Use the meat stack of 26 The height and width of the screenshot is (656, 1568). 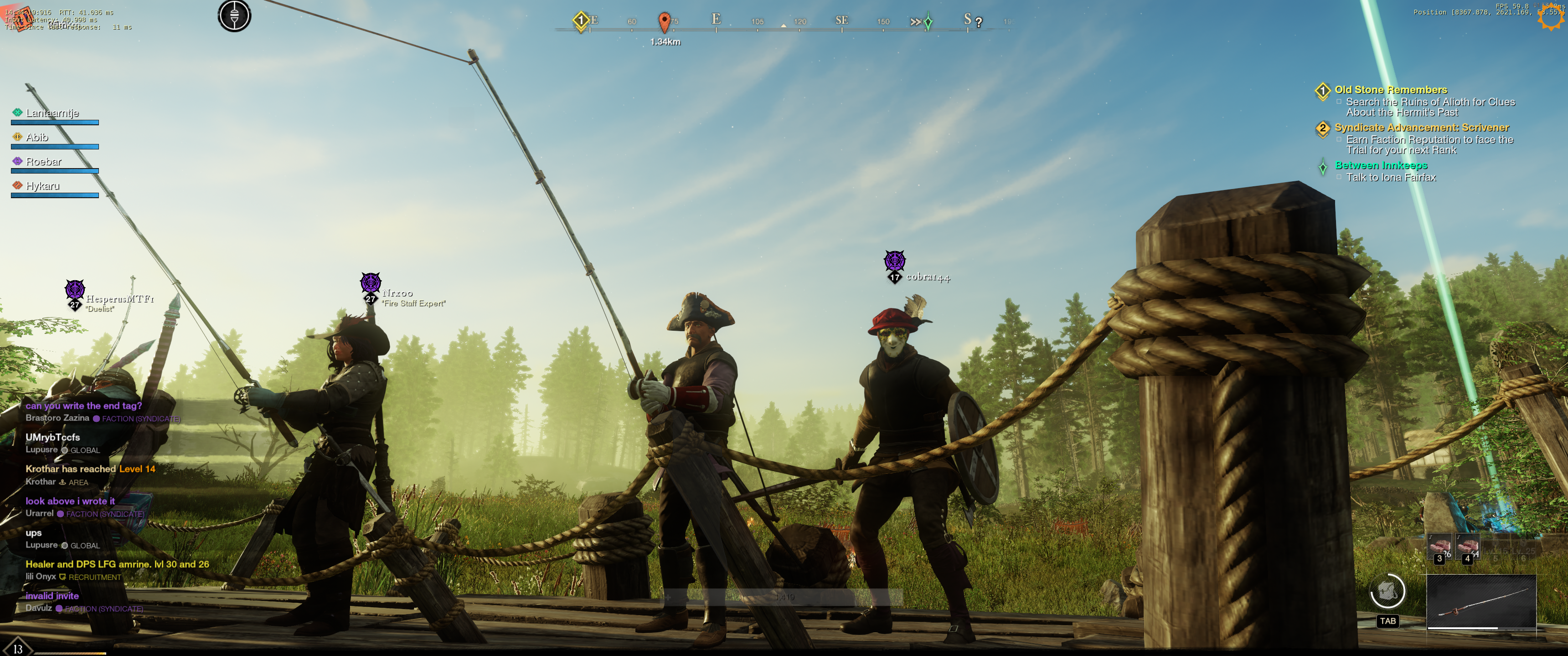coord(1440,547)
